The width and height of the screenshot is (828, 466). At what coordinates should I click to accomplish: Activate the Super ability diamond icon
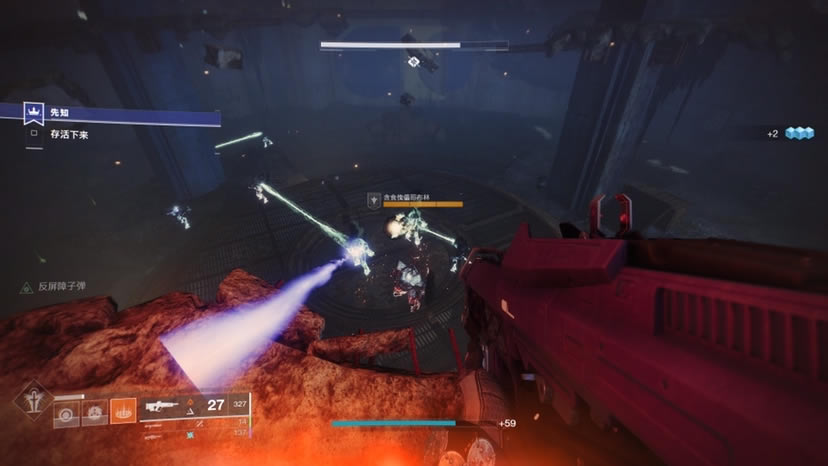(32, 402)
